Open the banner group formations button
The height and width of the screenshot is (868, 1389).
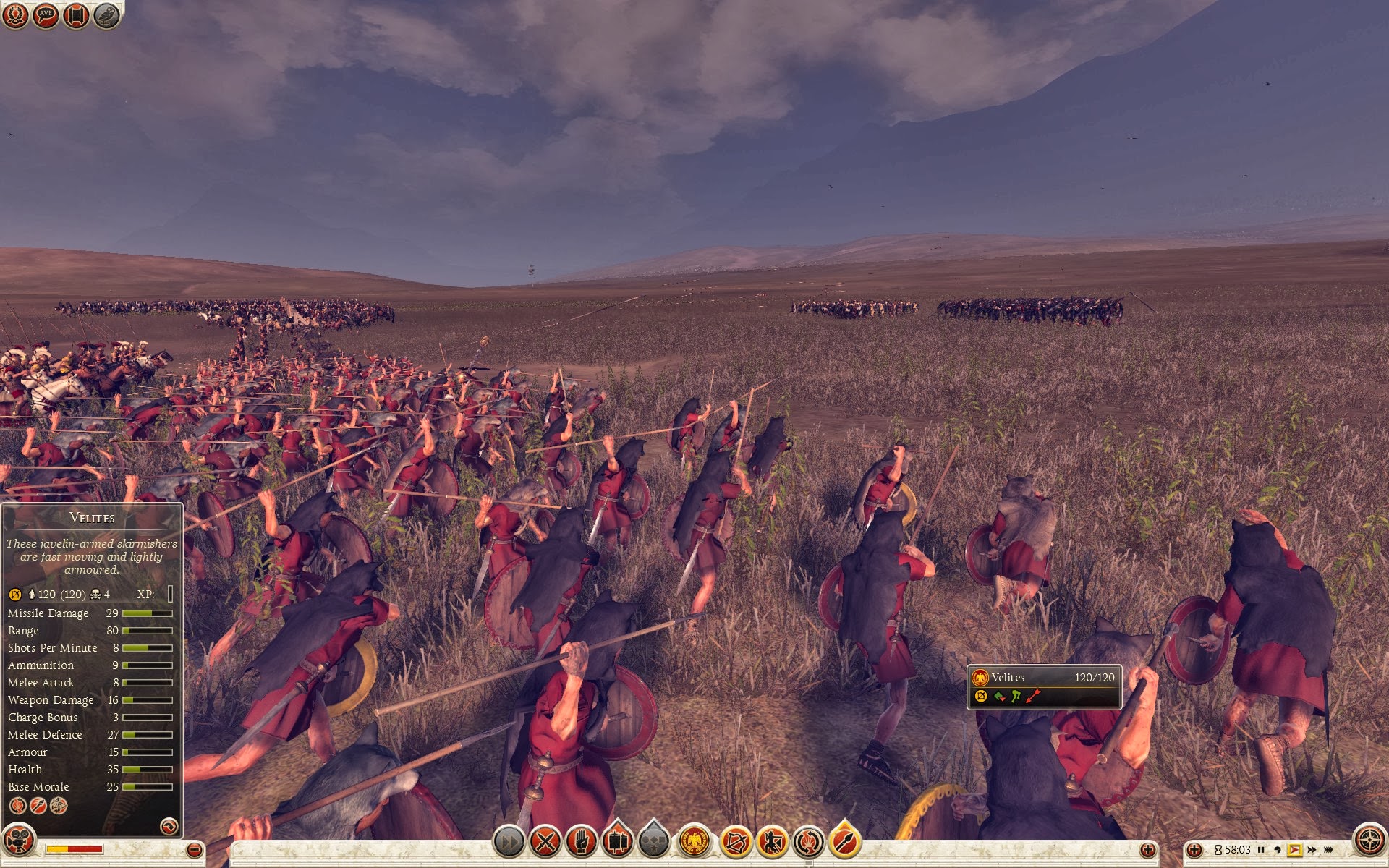pyautogui.click(x=617, y=841)
